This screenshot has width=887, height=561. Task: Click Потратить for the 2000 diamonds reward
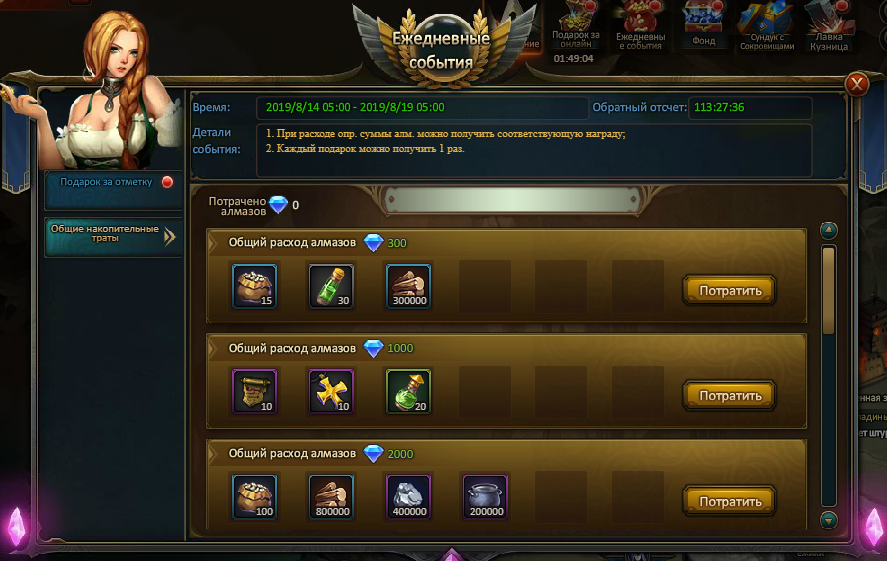(x=730, y=501)
